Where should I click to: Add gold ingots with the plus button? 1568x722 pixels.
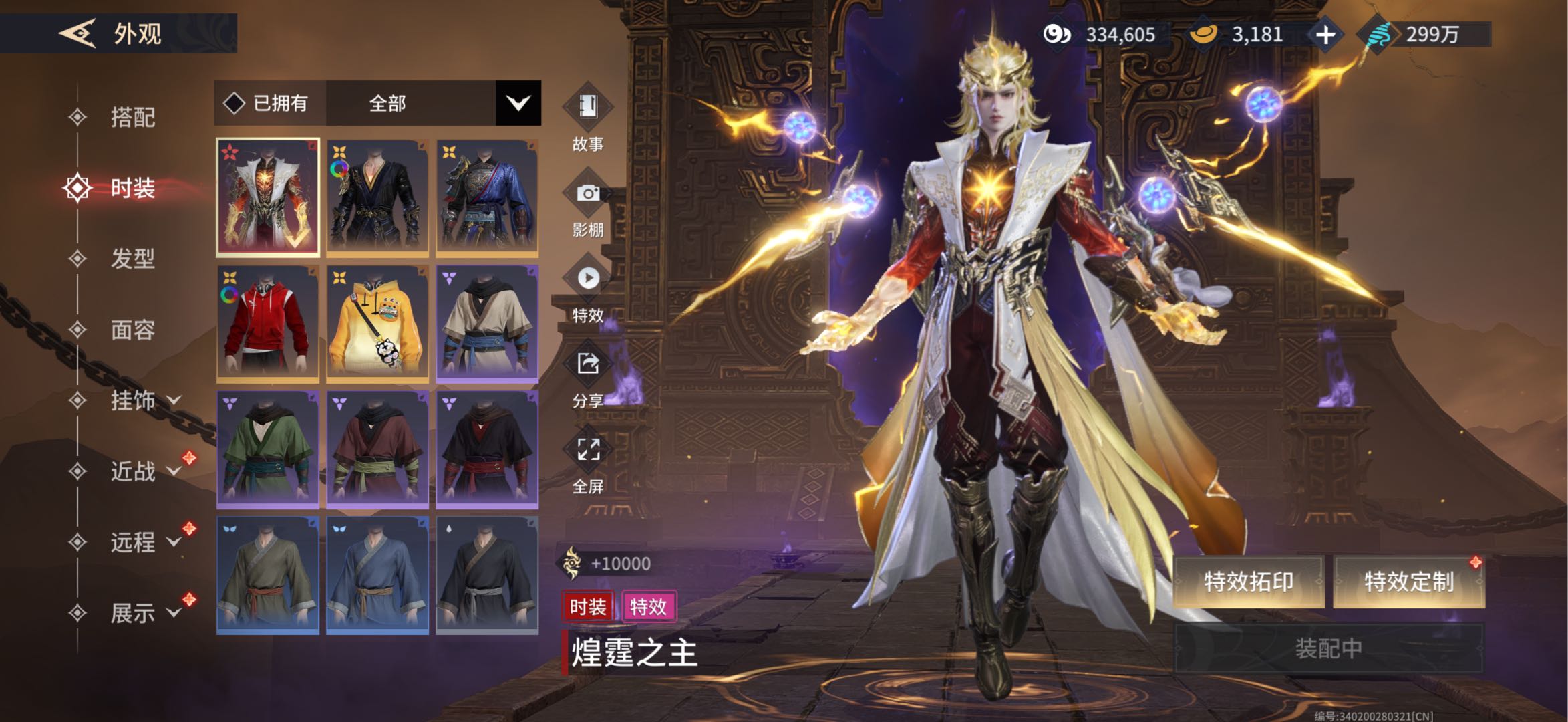tap(1325, 35)
